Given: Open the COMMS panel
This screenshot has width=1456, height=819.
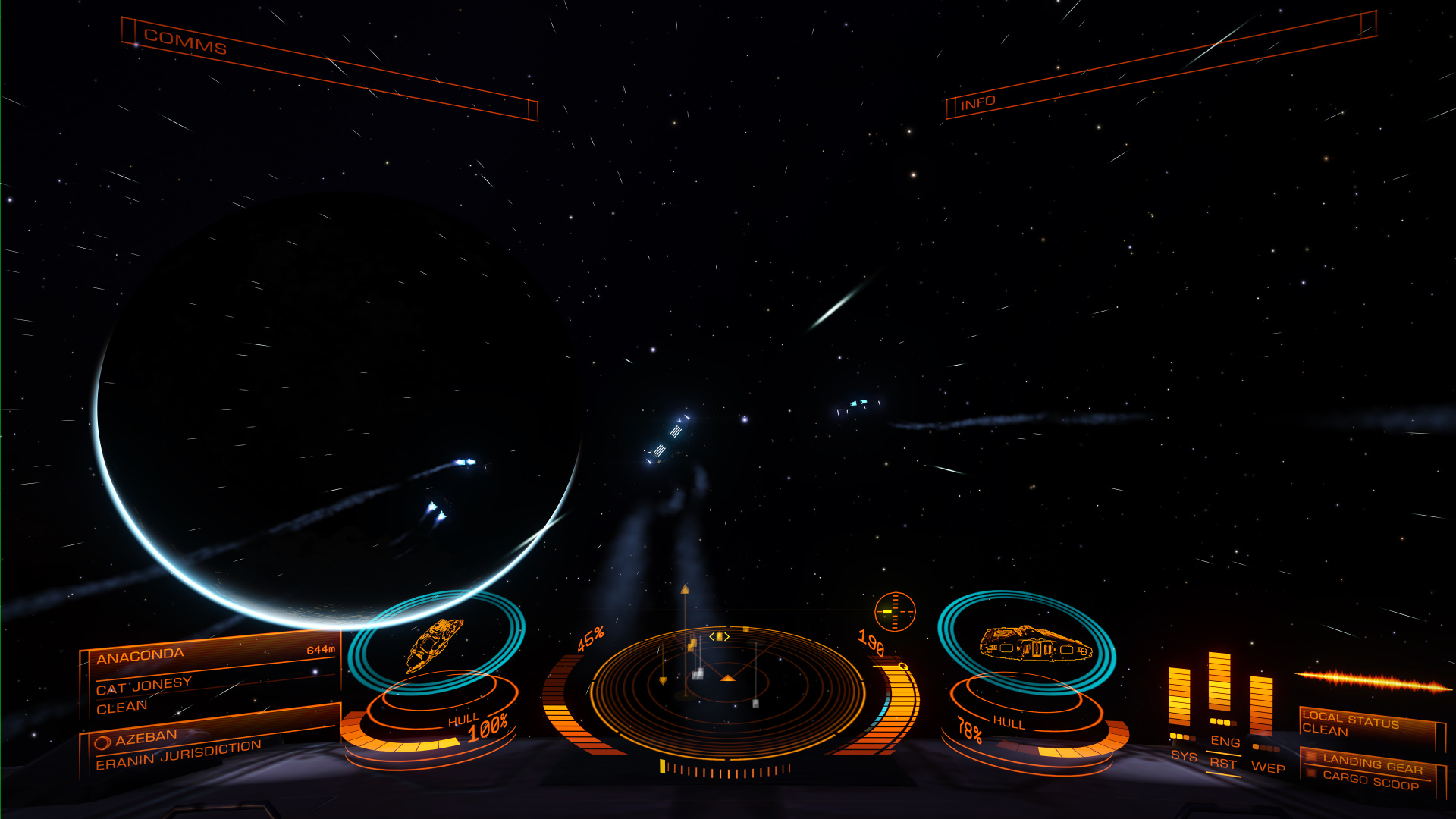Looking at the screenshot, I should click(186, 42).
